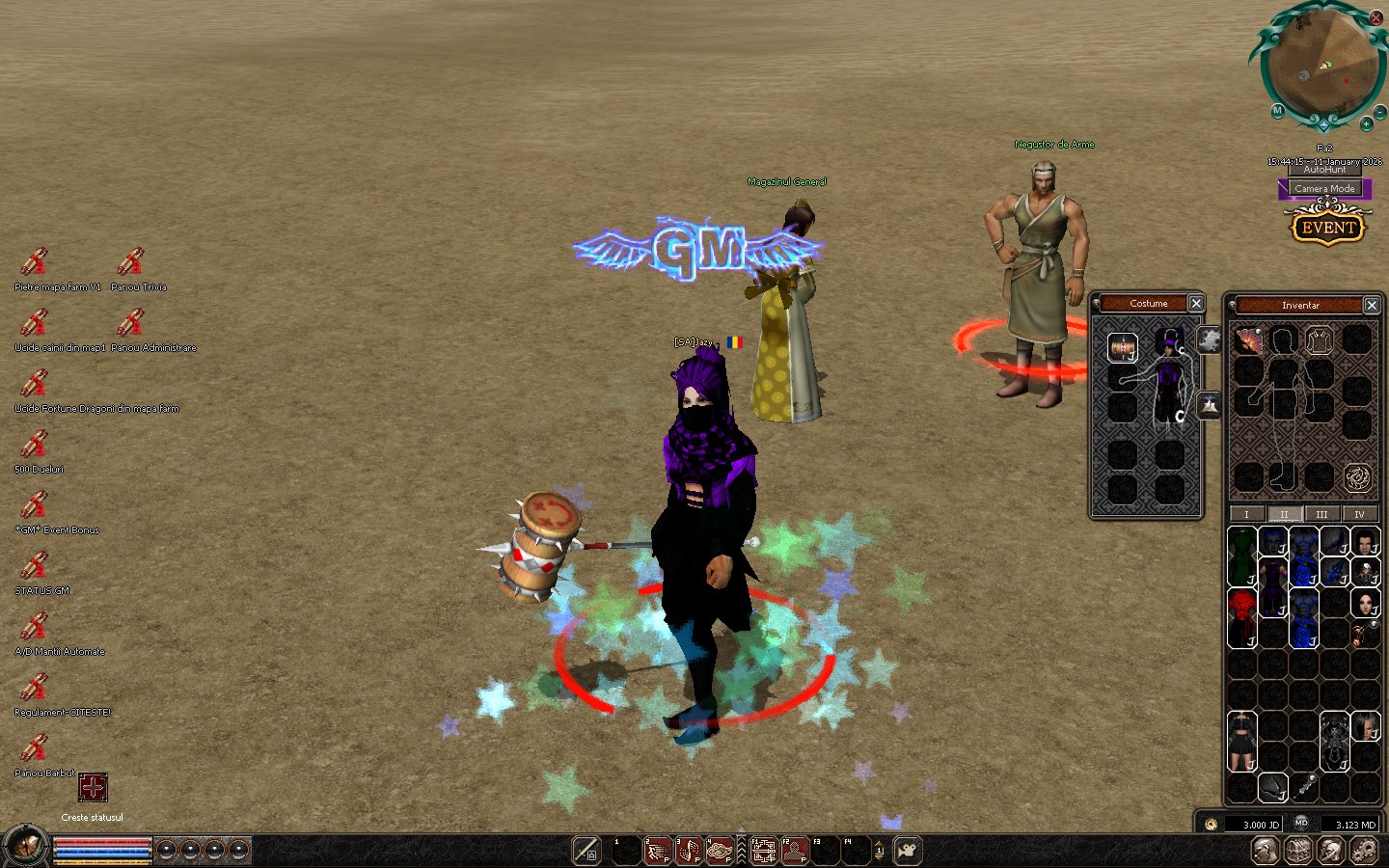Open the large map with the M button
Screen dimensions: 1389x868
(x=1277, y=111)
